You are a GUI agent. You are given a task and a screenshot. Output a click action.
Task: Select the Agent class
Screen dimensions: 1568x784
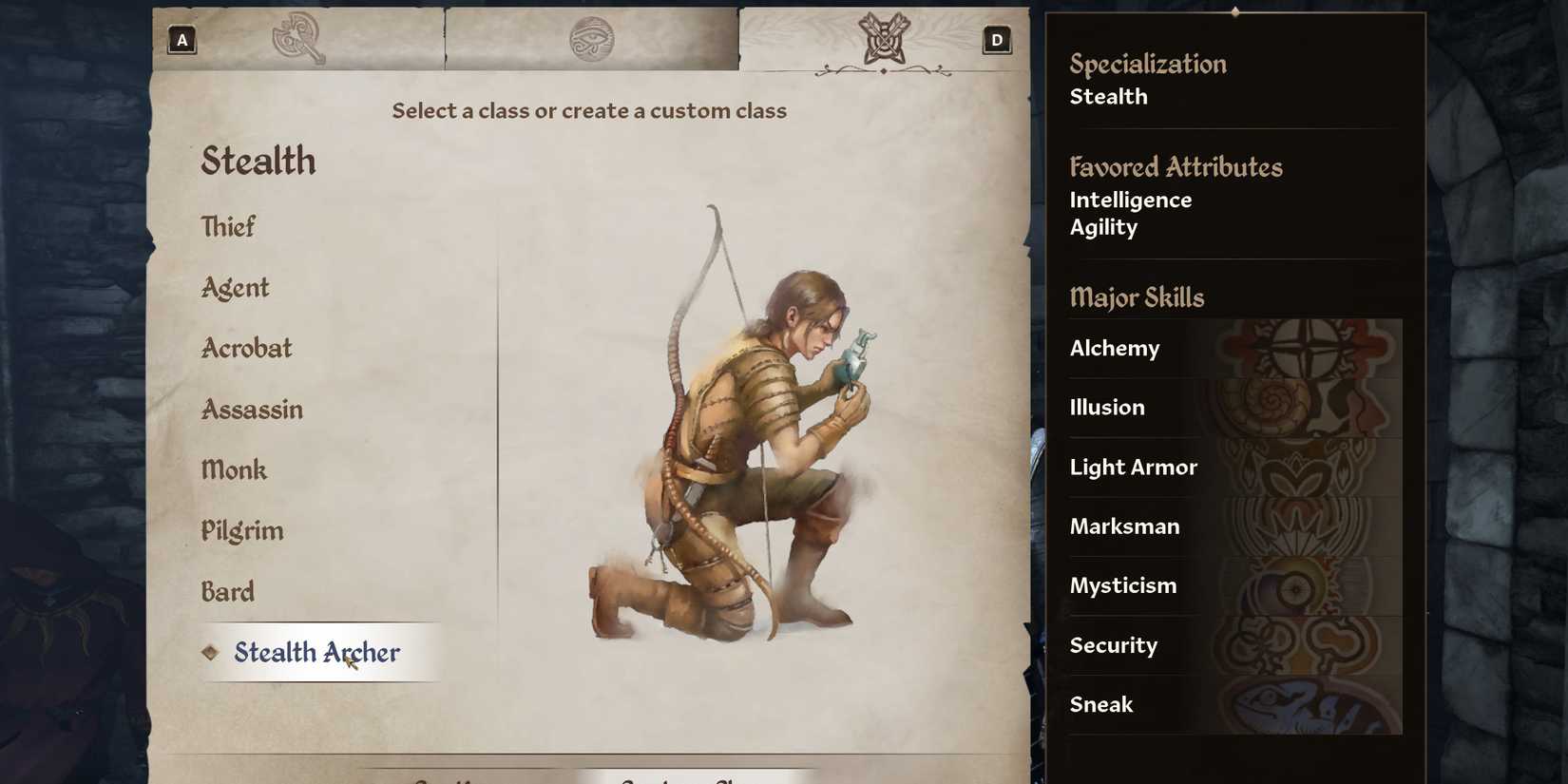[x=235, y=287]
